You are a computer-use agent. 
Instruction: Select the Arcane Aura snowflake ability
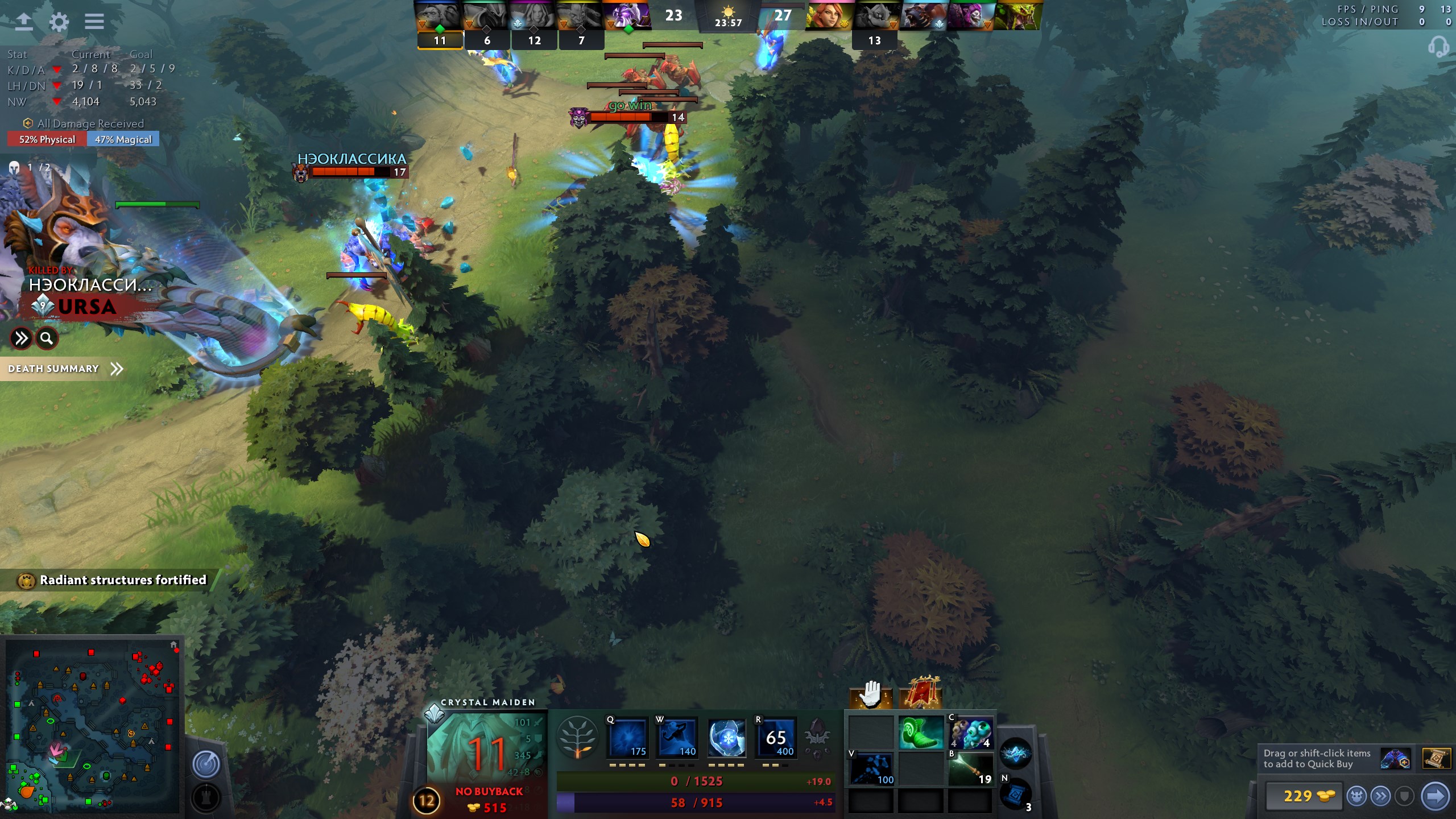[727, 738]
